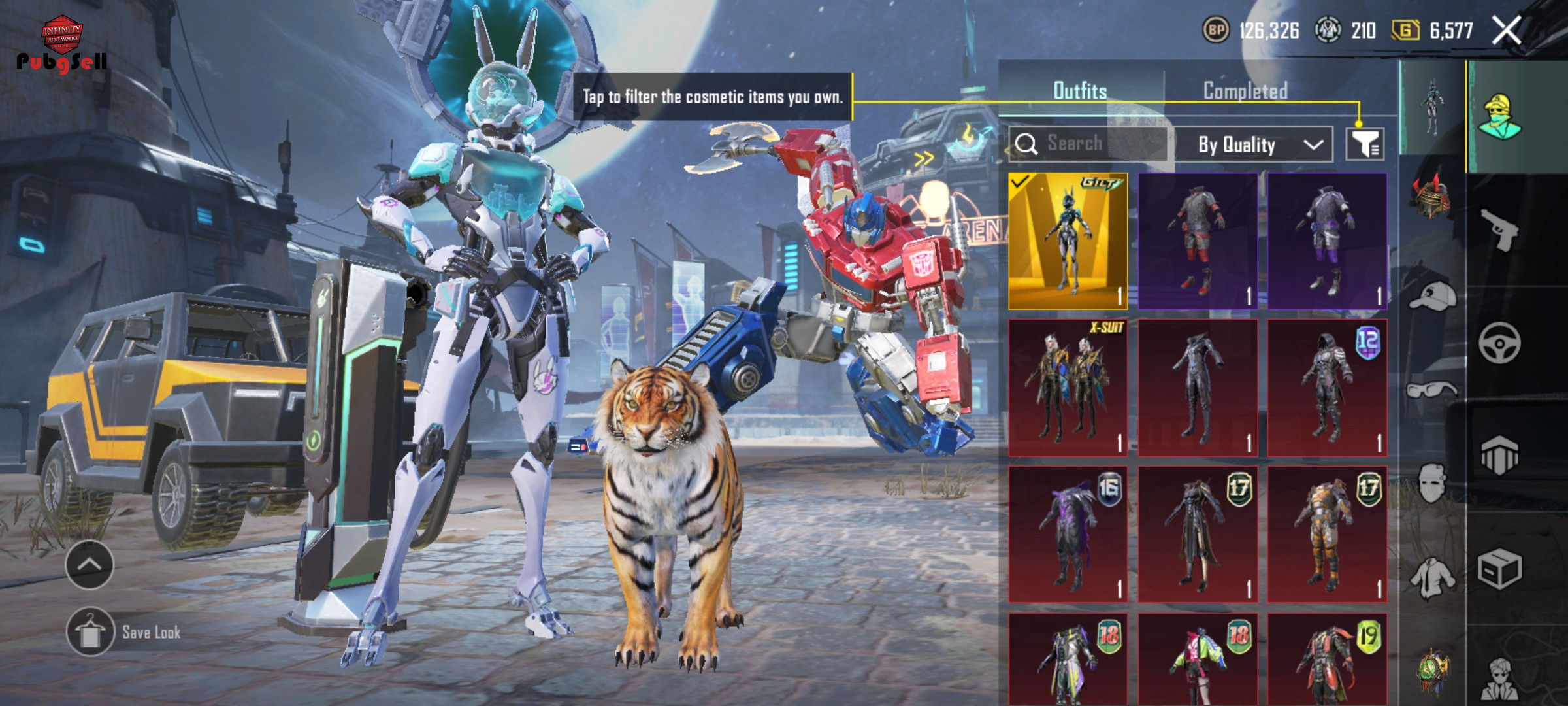This screenshot has width=1568, height=706.
Task: Open the steering wheel vehicle category
Action: (1499, 343)
